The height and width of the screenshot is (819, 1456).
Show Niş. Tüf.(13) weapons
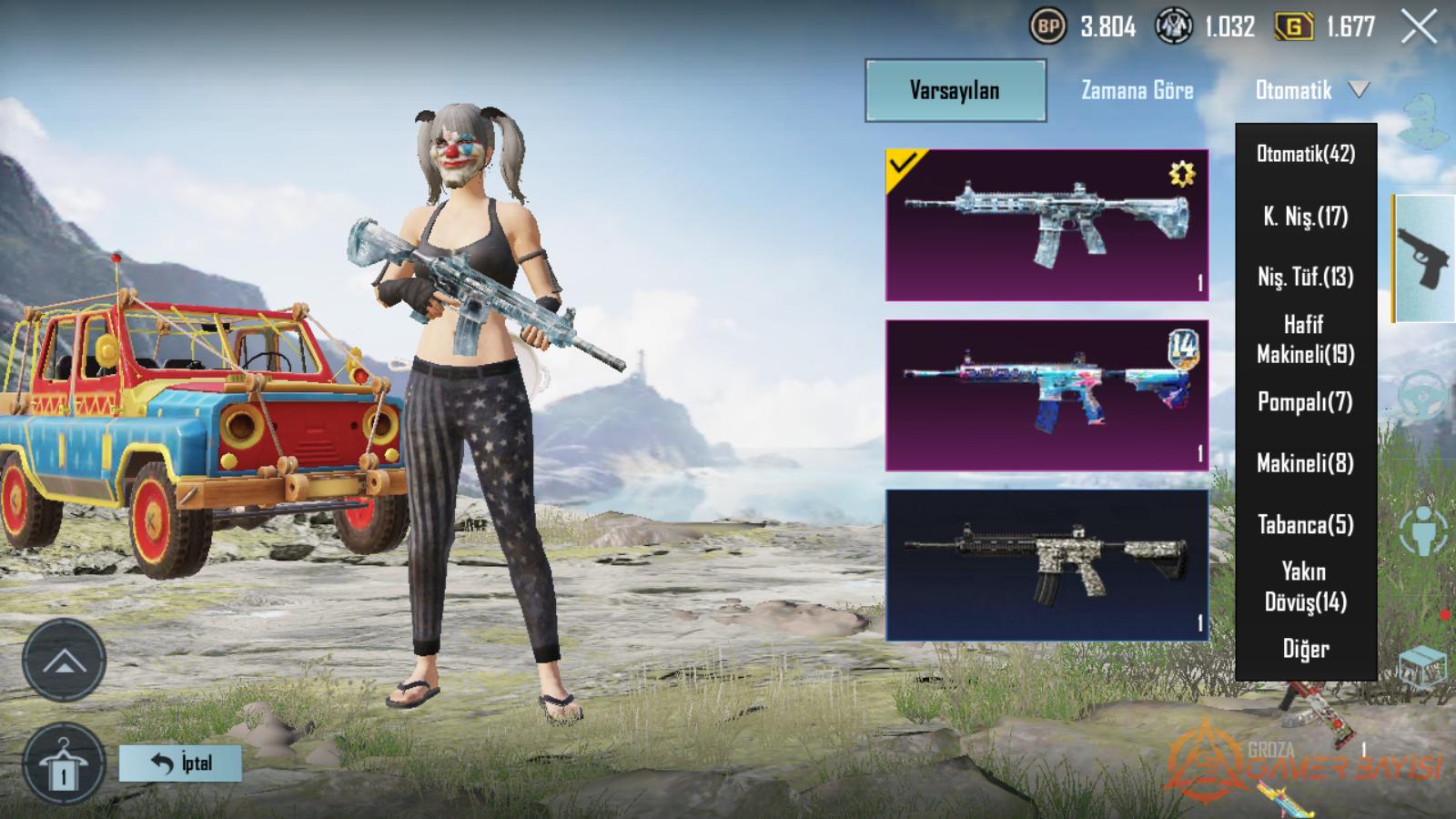point(1306,277)
